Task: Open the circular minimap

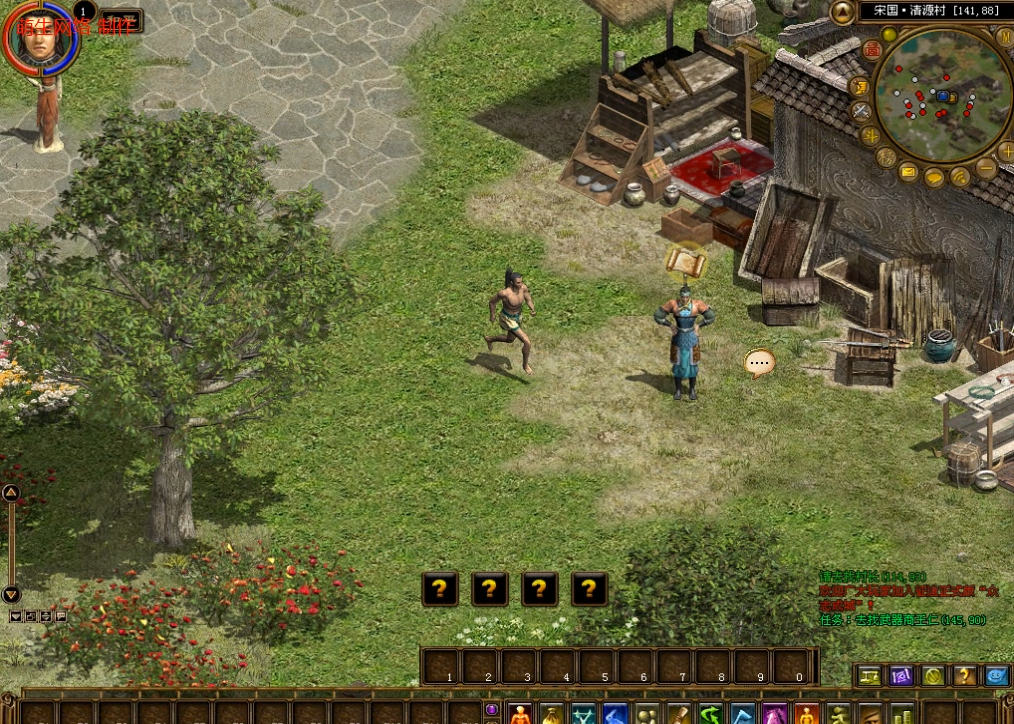Action: click(x=942, y=95)
